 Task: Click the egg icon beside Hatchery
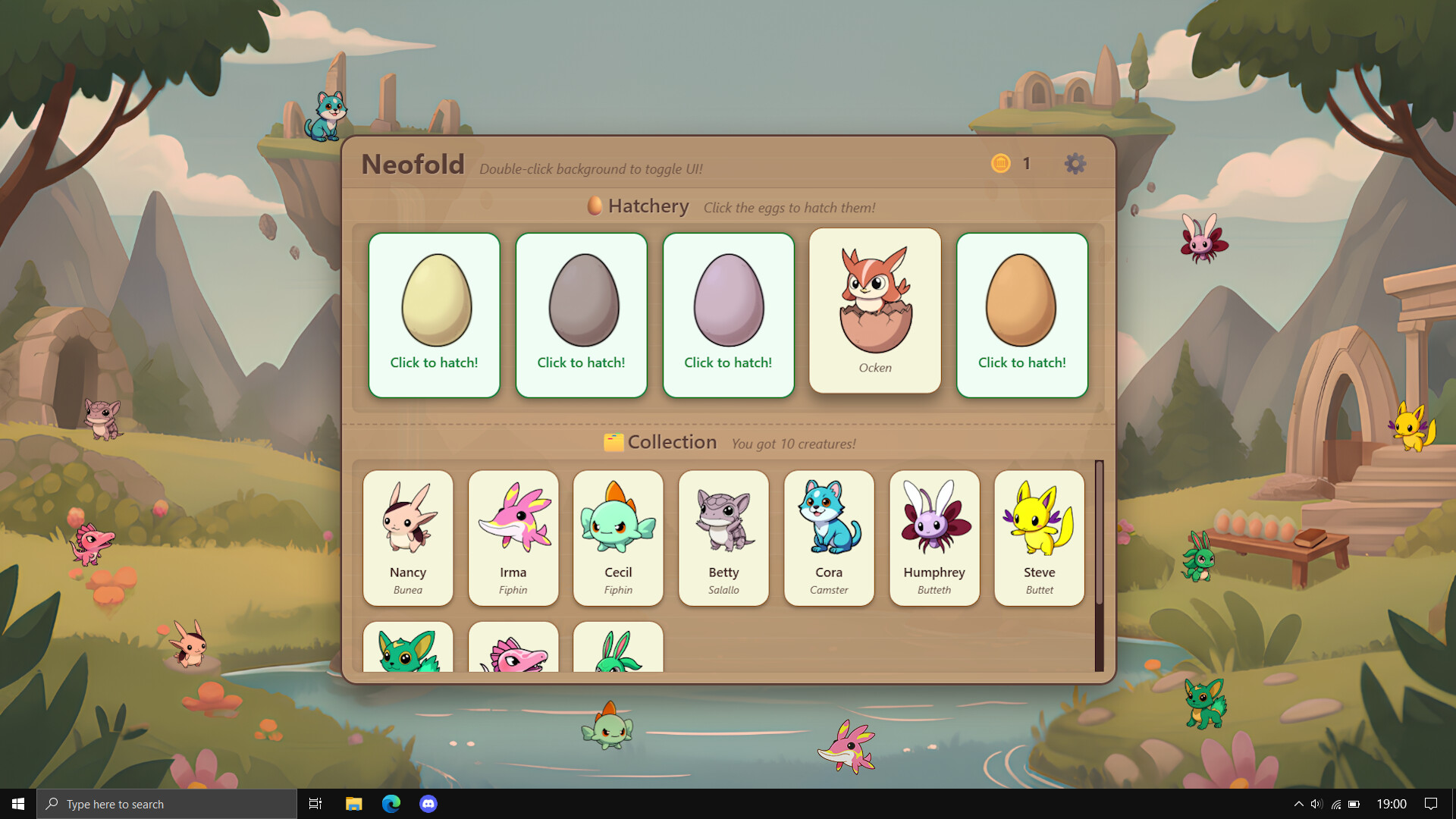(595, 205)
